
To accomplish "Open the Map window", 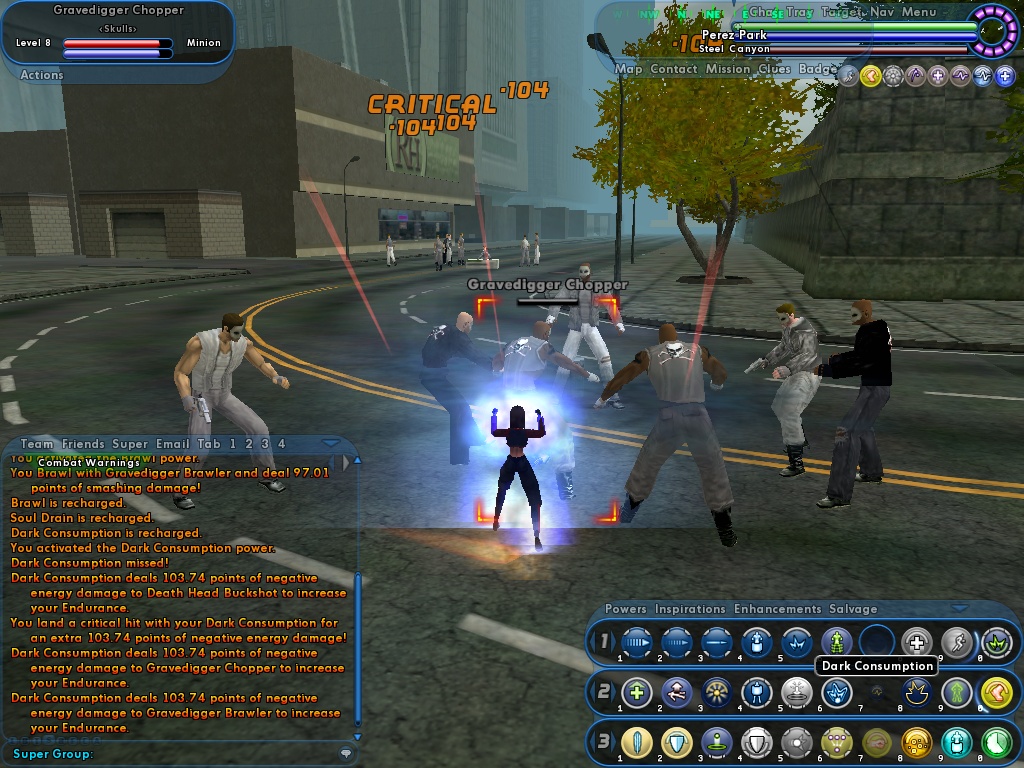I will 629,69.
